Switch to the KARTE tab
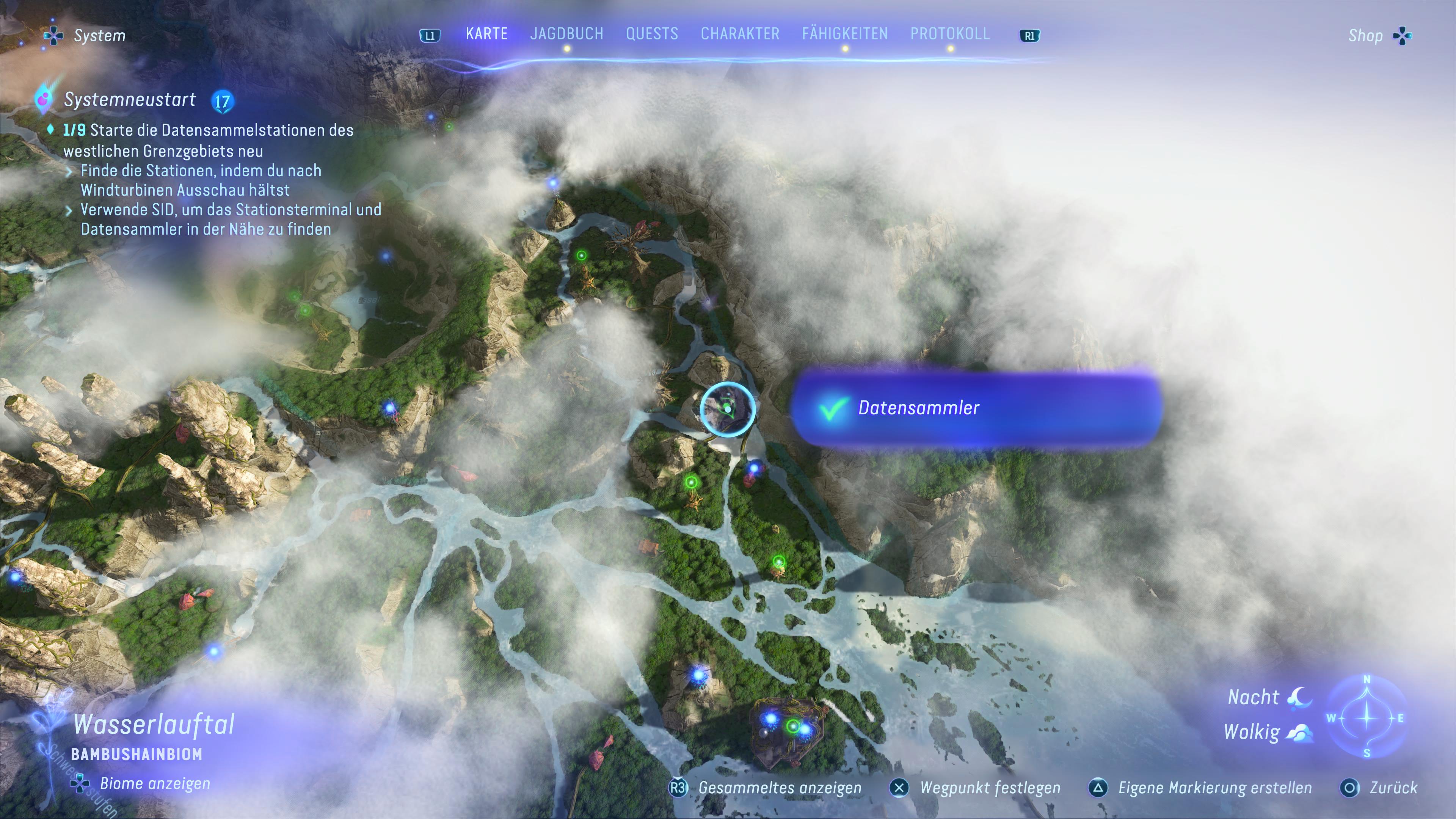Viewport: 1456px width, 819px height. click(x=486, y=34)
